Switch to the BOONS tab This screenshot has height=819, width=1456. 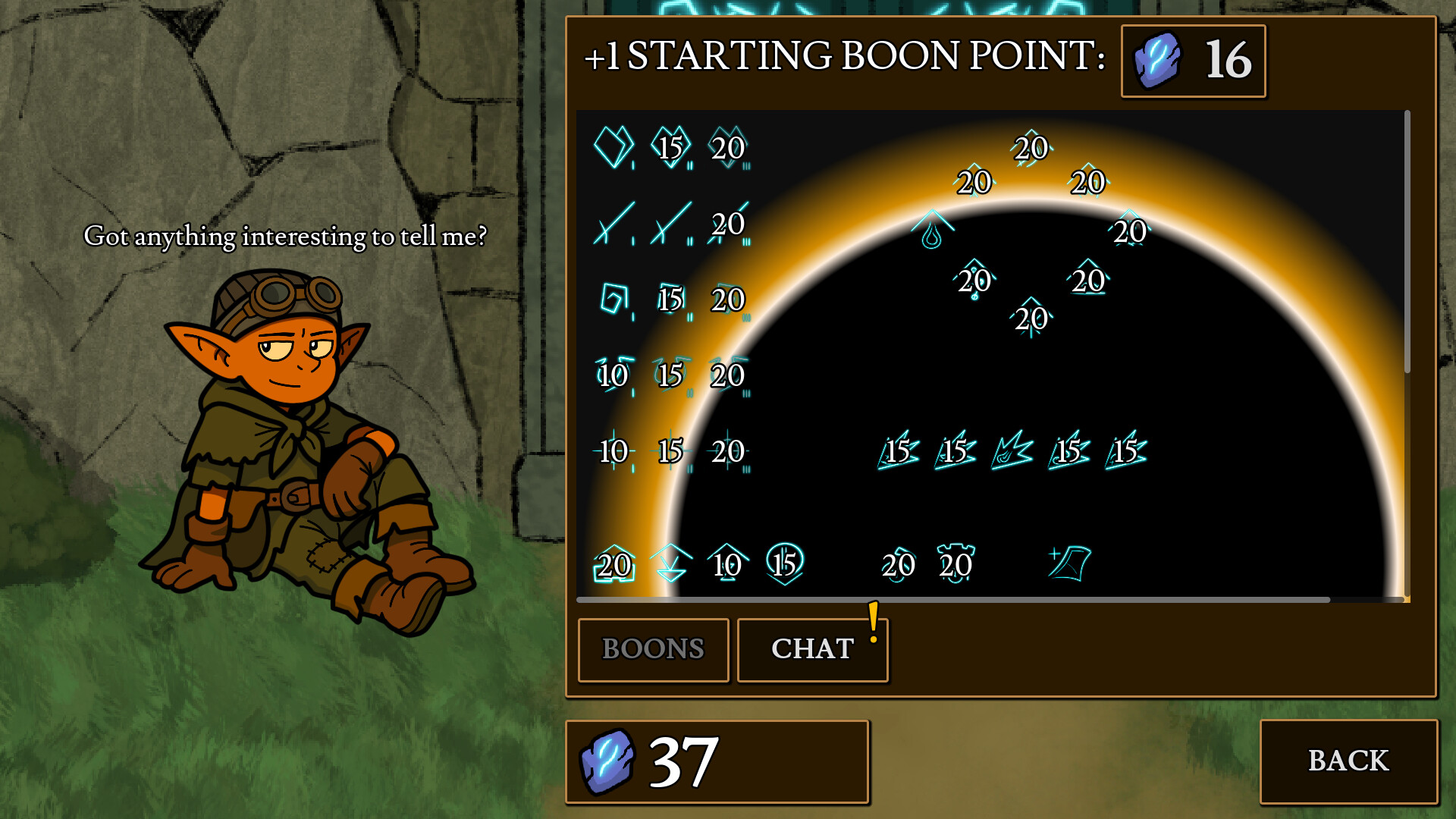pyautogui.click(x=652, y=648)
